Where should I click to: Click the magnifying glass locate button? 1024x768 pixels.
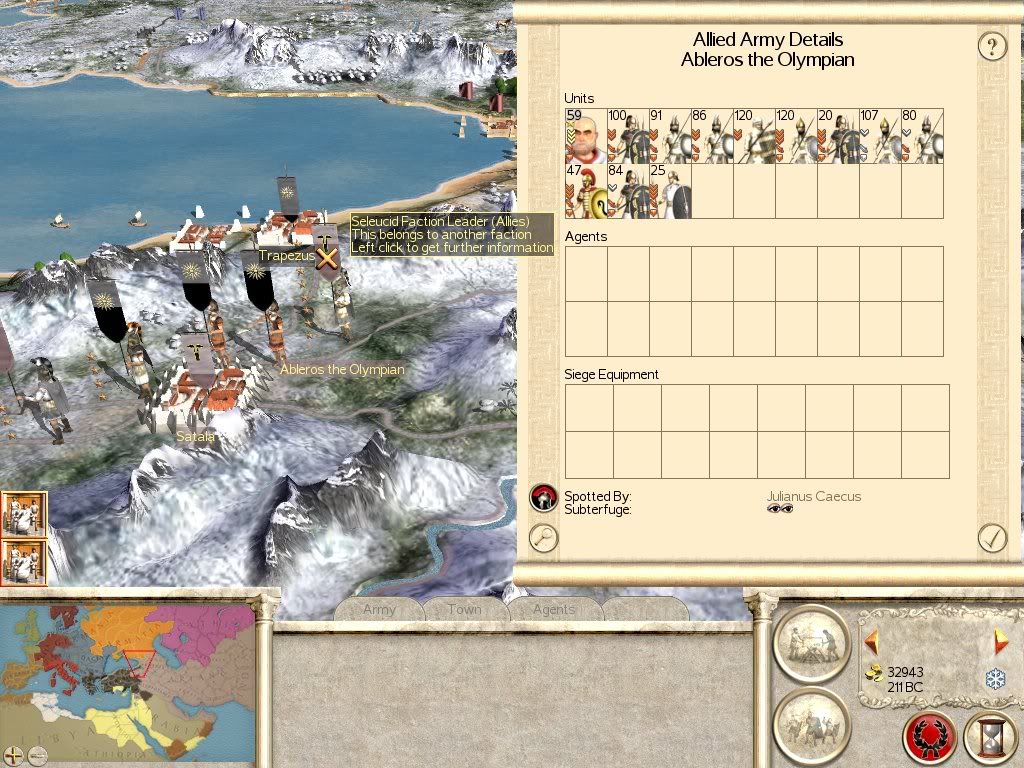coord(543,538)
